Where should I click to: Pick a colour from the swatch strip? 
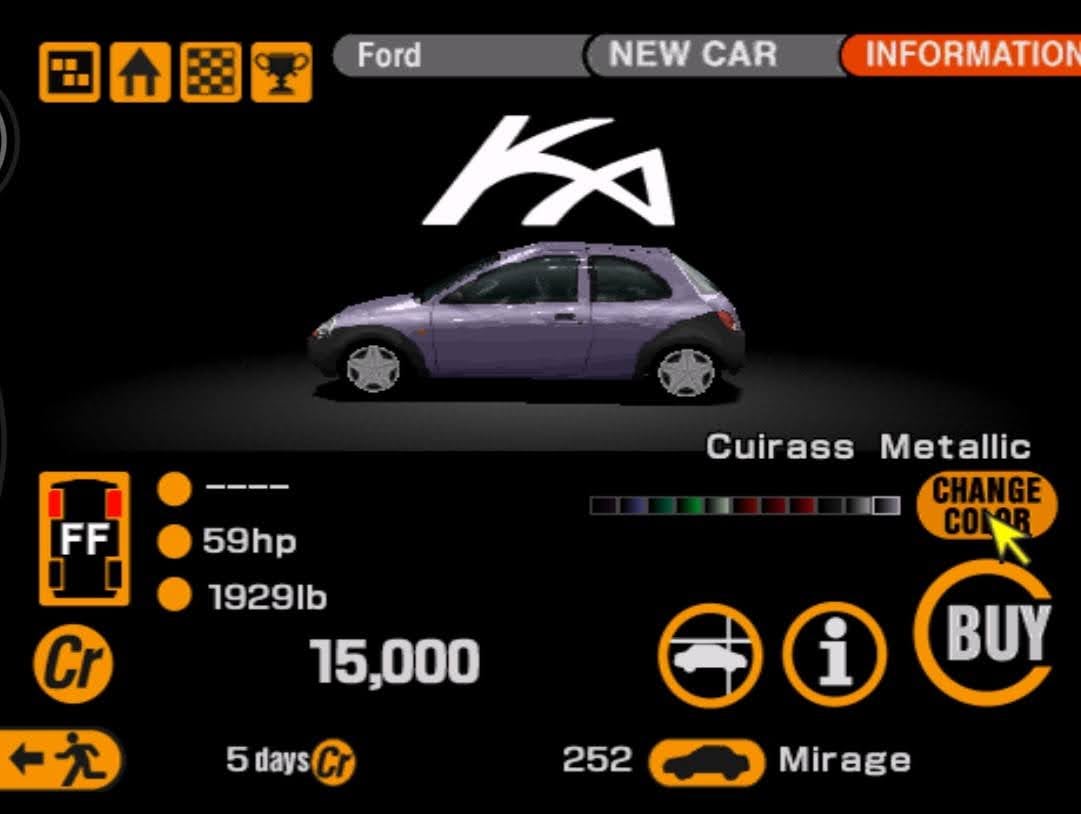[744, 506]
